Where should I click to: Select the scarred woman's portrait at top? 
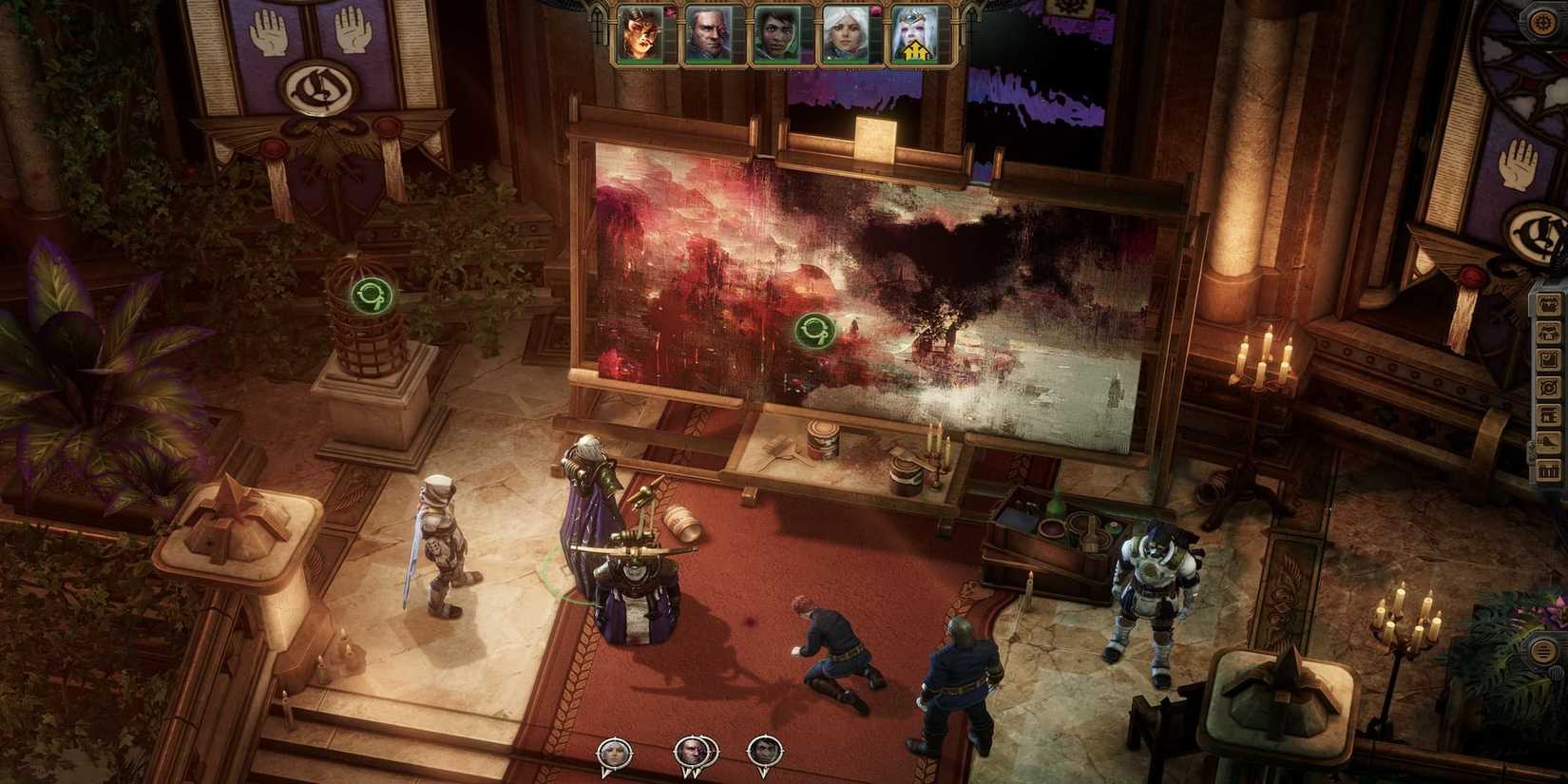639,33
